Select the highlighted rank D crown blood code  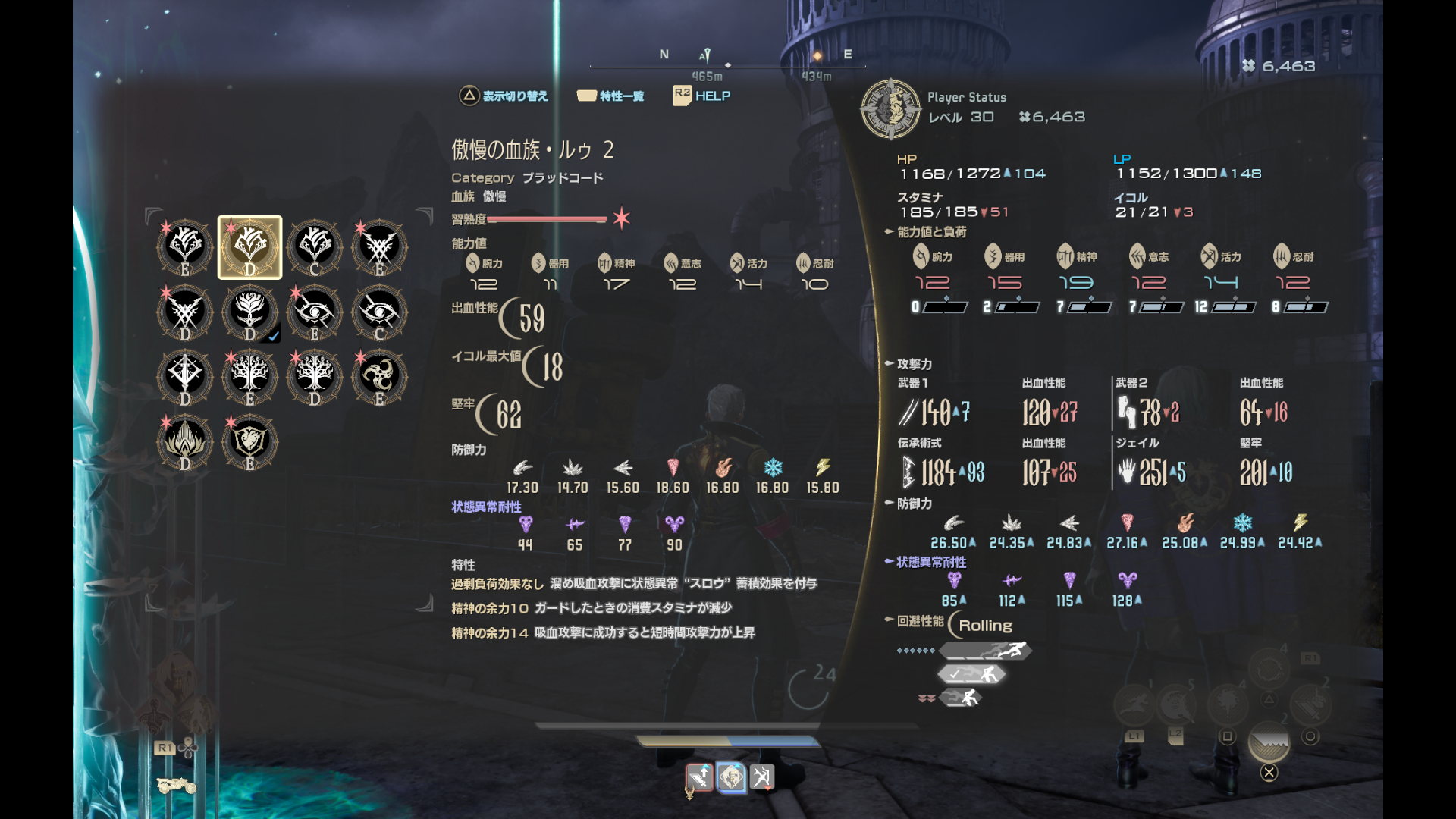click(x=249, y=247)
